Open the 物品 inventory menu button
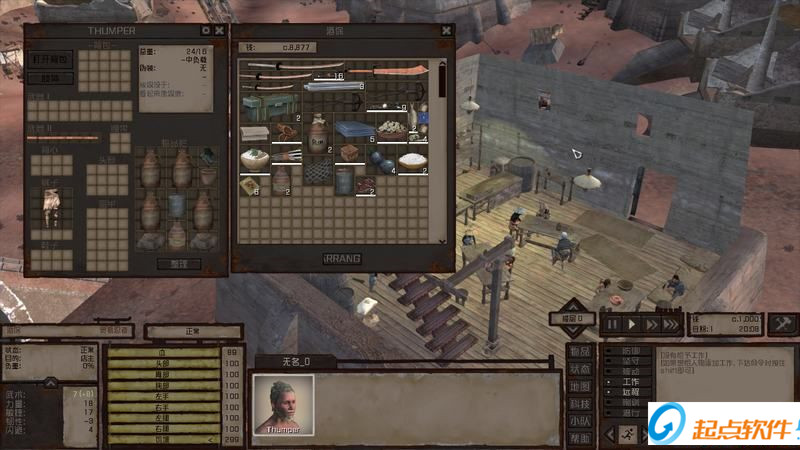The image size is (800, 450). point(580,352)
